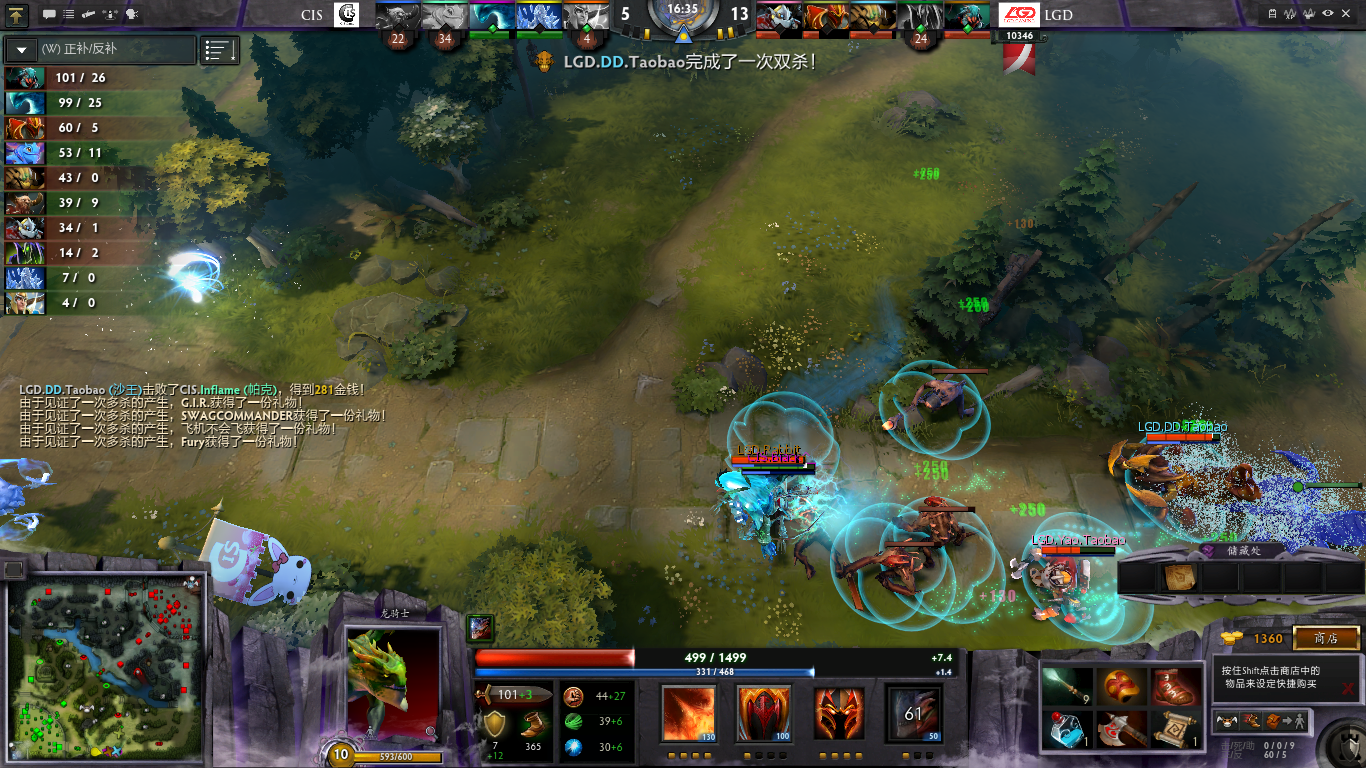Screen dimensions: 1366x768
Task: Select the scroll item in the stash
Action: click(x=1178, y=578)
